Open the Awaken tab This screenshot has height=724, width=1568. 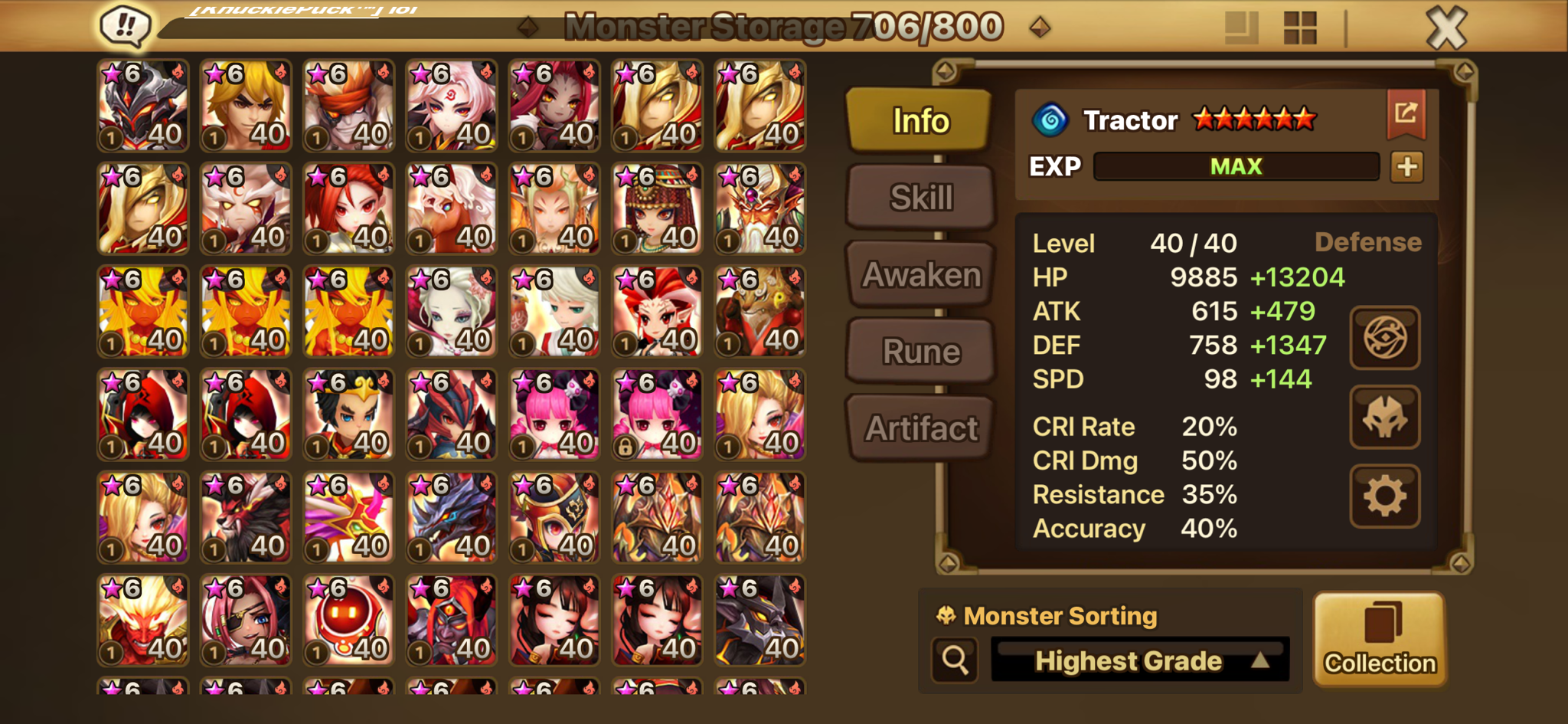point(920,275)
